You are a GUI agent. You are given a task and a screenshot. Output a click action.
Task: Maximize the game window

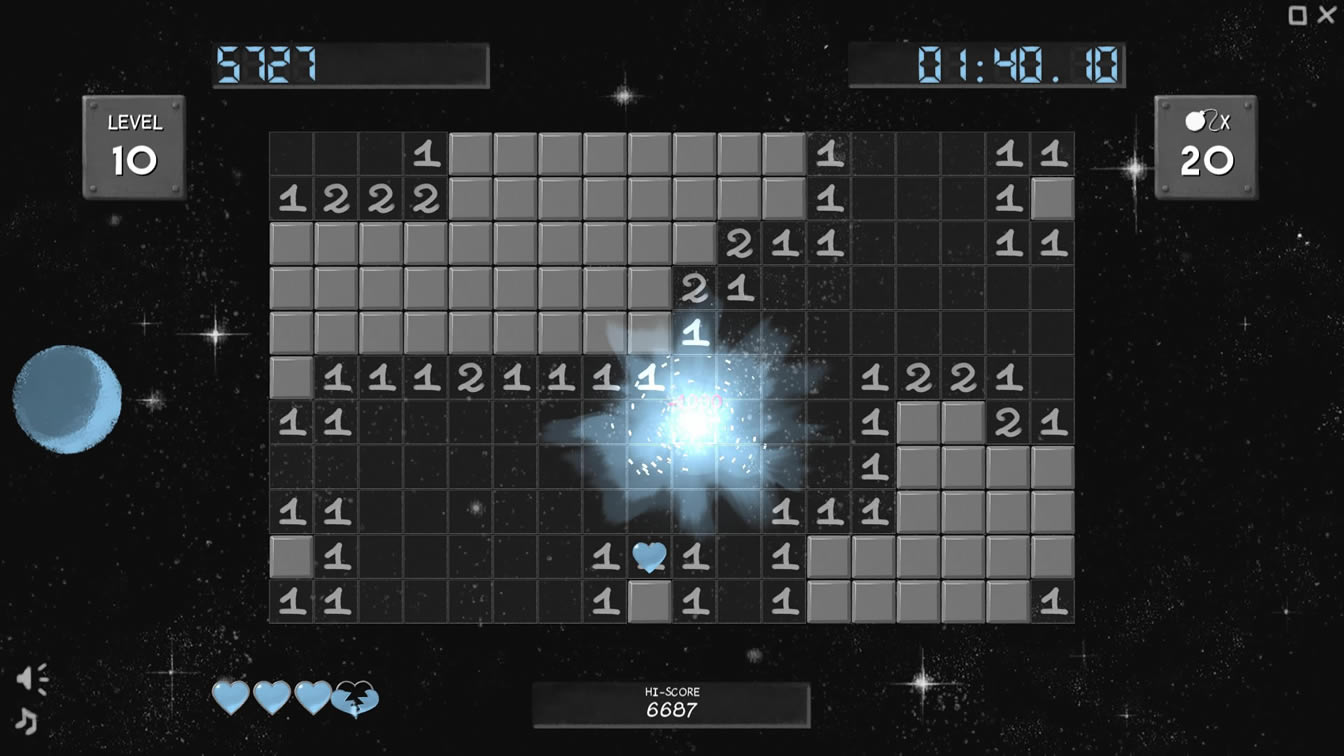[x=1298, y=15]
